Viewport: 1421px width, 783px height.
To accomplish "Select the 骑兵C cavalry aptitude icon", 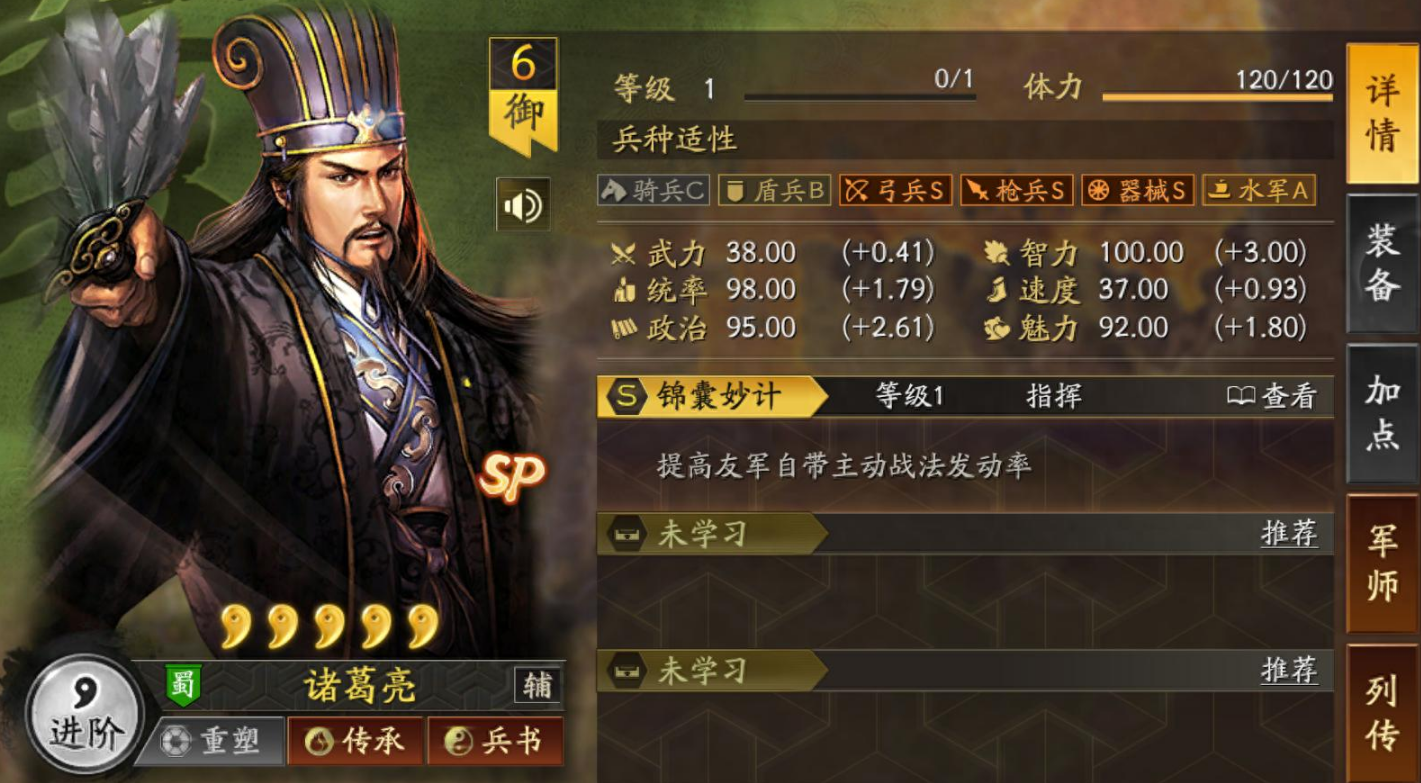I will (x=652, y=190).
